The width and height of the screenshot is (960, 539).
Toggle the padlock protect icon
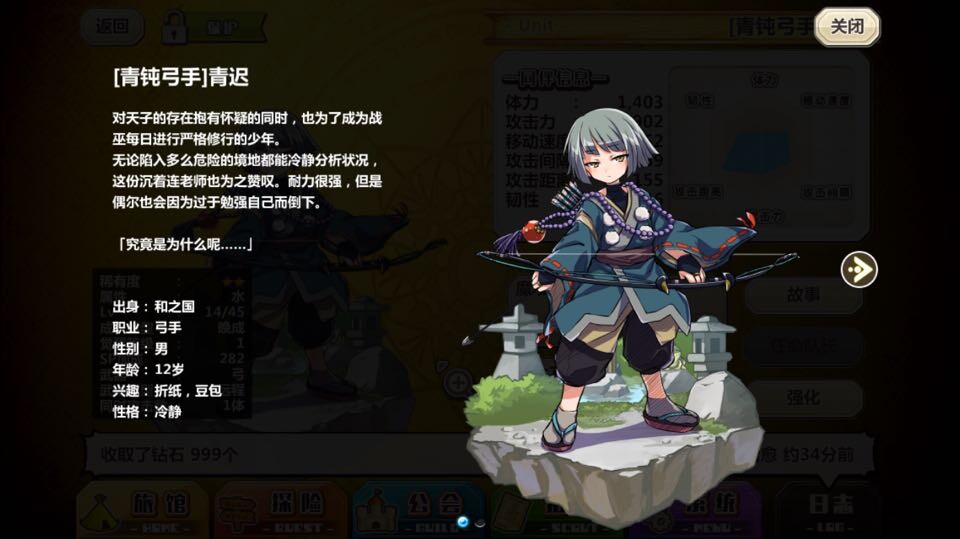point(175,26)
